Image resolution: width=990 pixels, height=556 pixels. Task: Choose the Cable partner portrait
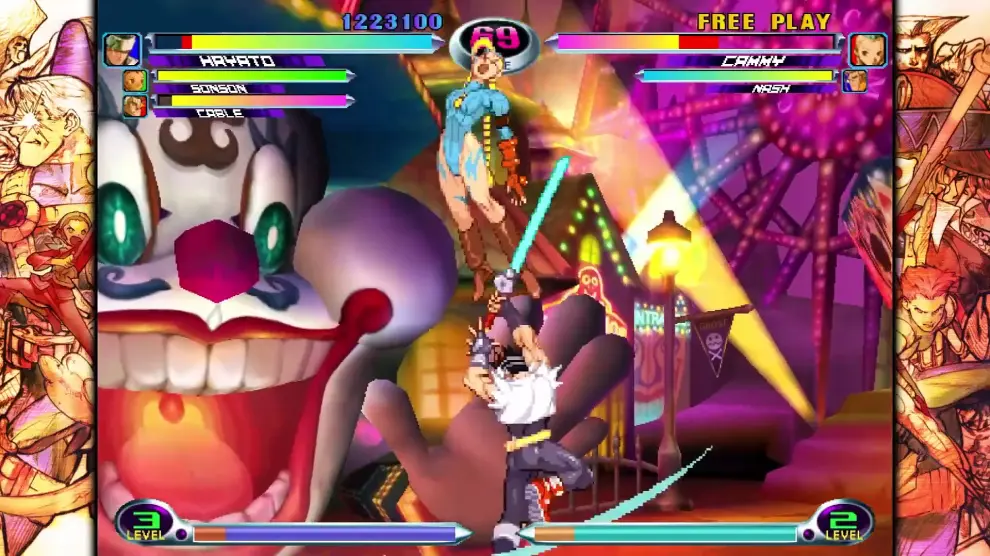click(134, 105)
